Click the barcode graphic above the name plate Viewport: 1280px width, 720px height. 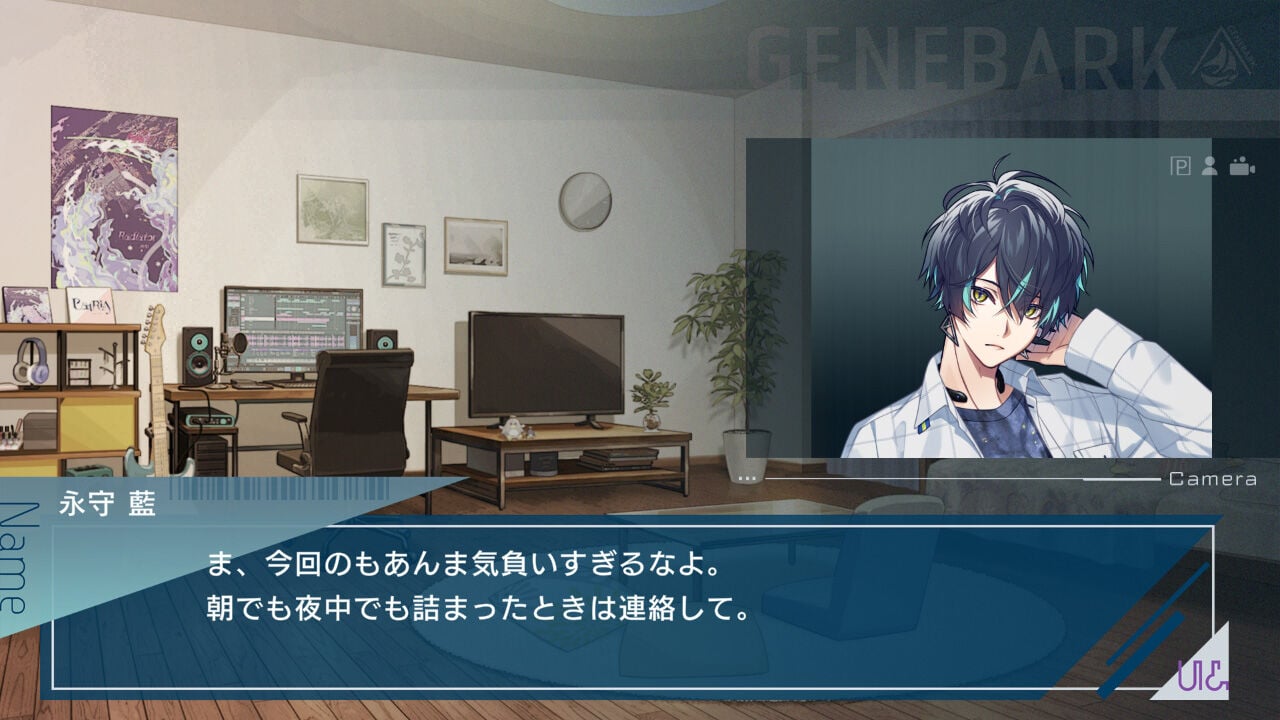point(280,490)
